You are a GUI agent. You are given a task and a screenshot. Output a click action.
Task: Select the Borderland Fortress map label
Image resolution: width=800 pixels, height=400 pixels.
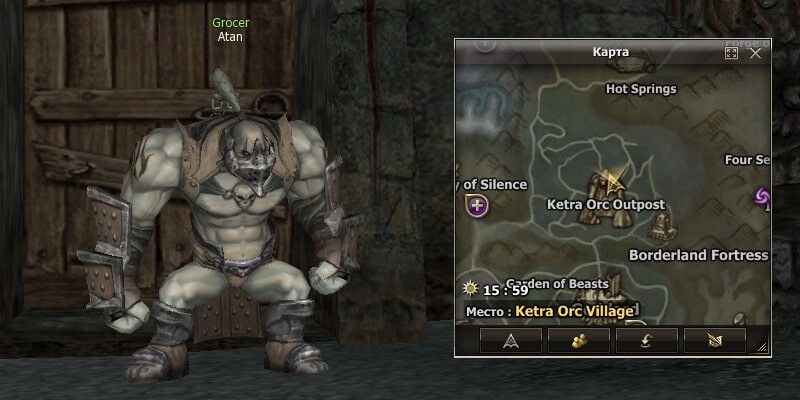click(x=698, y=255)
